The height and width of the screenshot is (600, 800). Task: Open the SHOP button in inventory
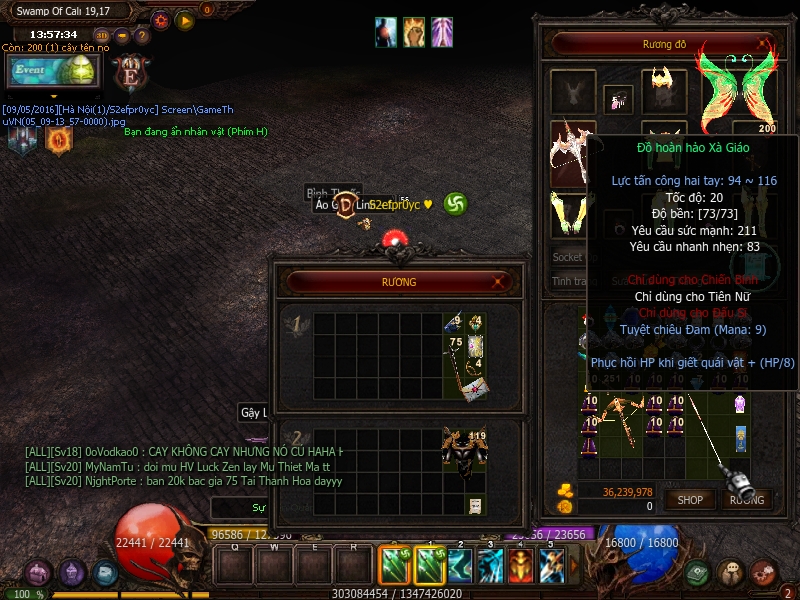pos(691,499)
